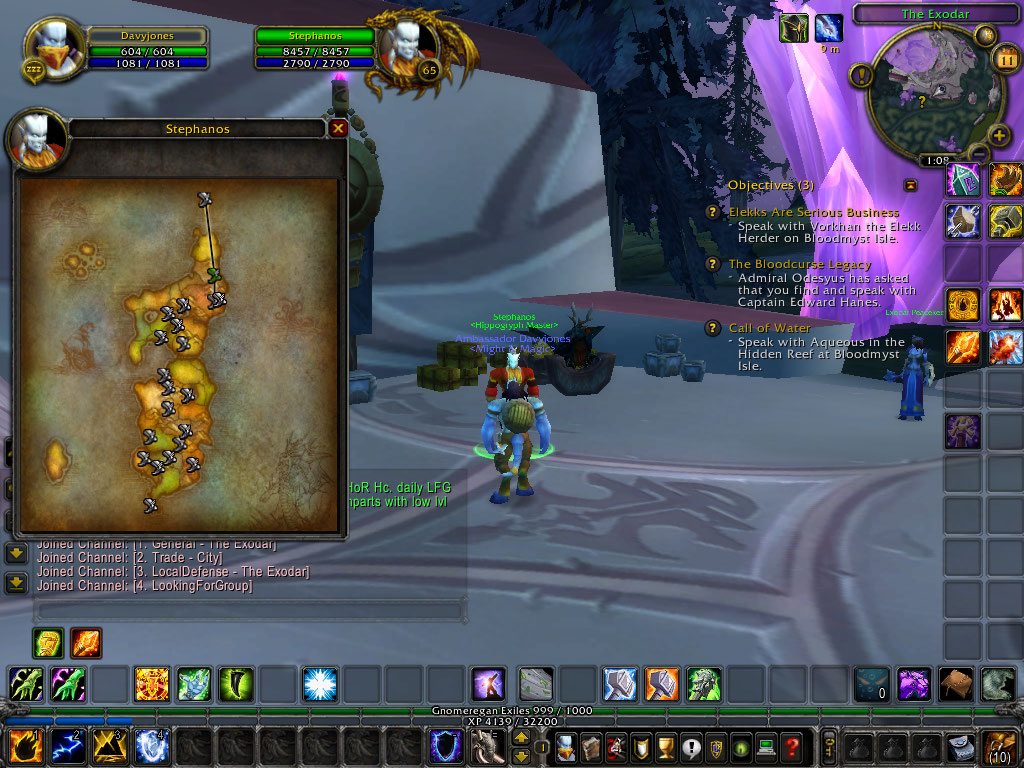Click the chat text entry box
The image size is (1024, 768).
(x=248, y=610)
